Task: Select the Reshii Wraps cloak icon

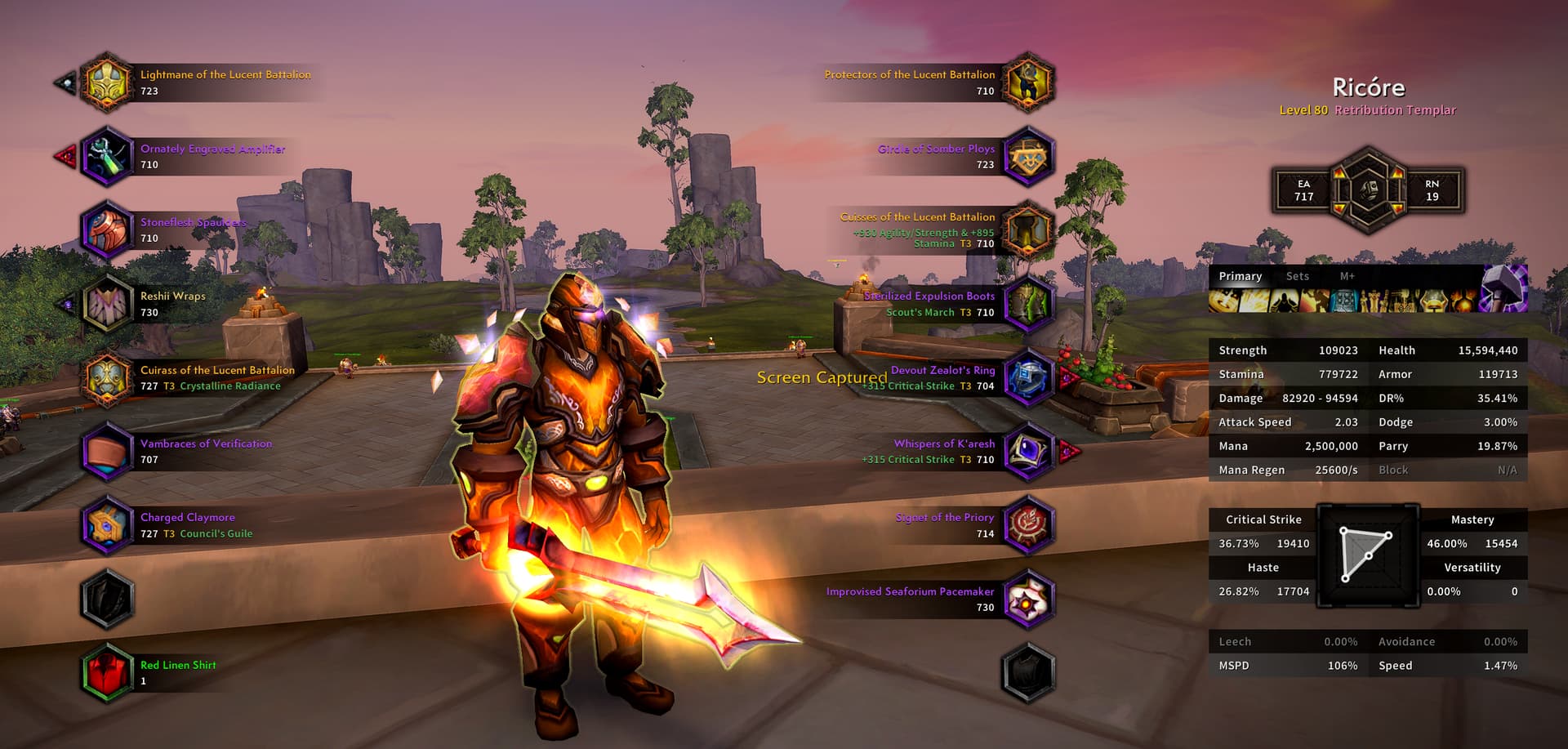Action: (x=106, y=304)
